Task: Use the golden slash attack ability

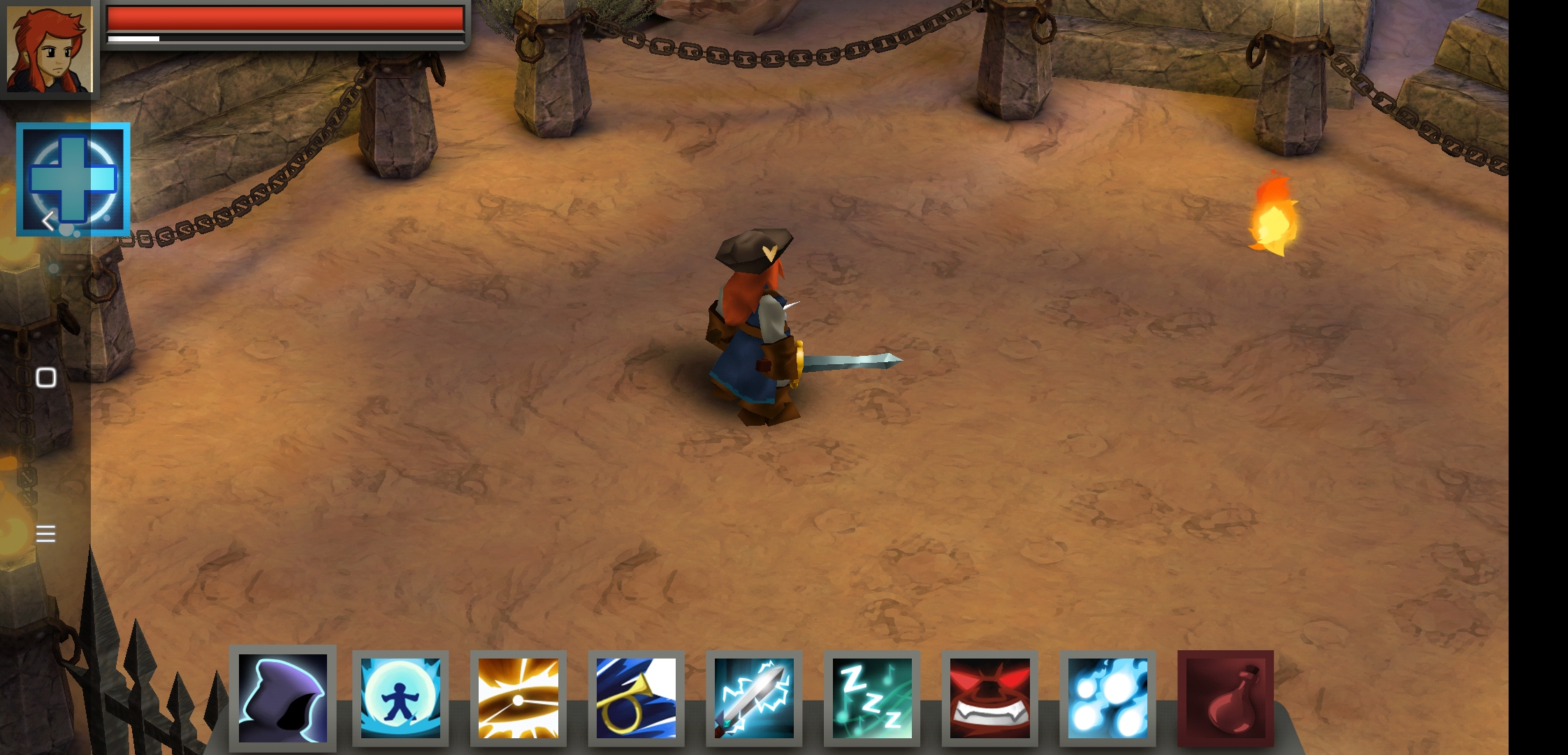Action: click(x=518, y=697)
